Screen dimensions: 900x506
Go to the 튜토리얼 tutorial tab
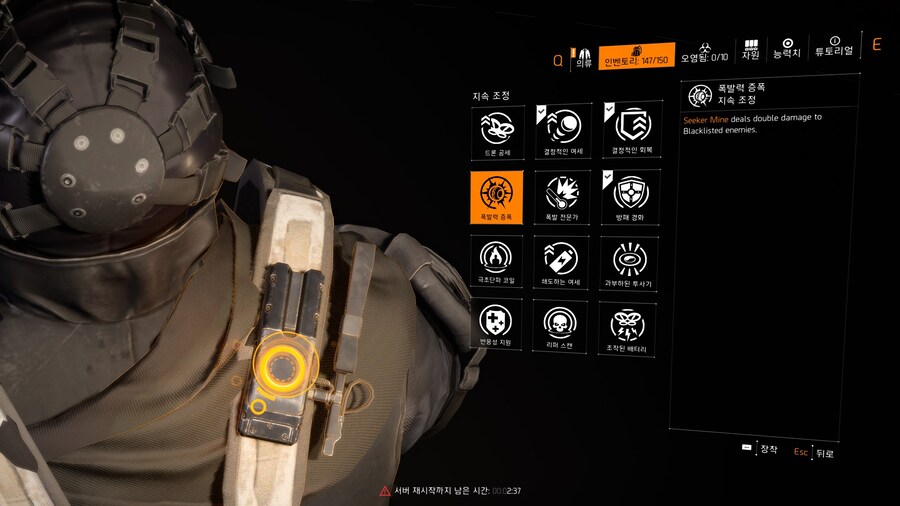pos(833,50)
